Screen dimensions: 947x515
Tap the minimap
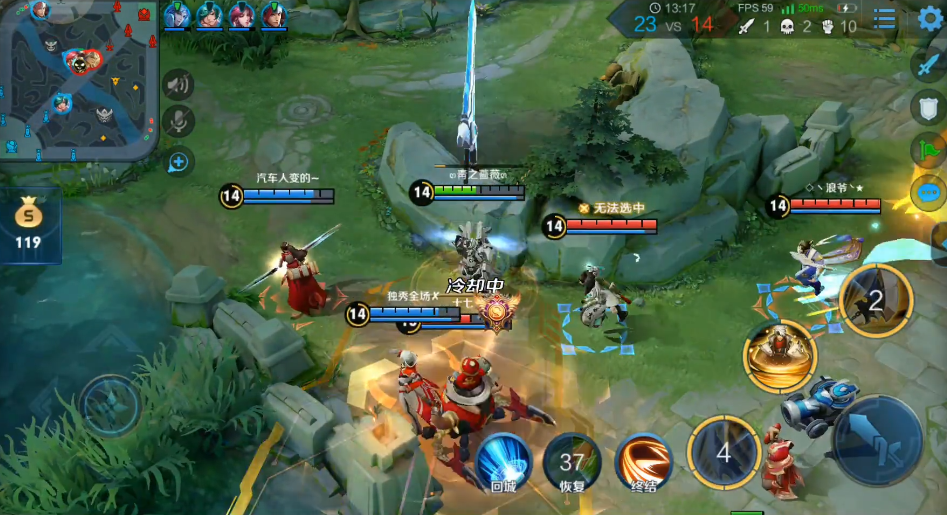[78, 80]
